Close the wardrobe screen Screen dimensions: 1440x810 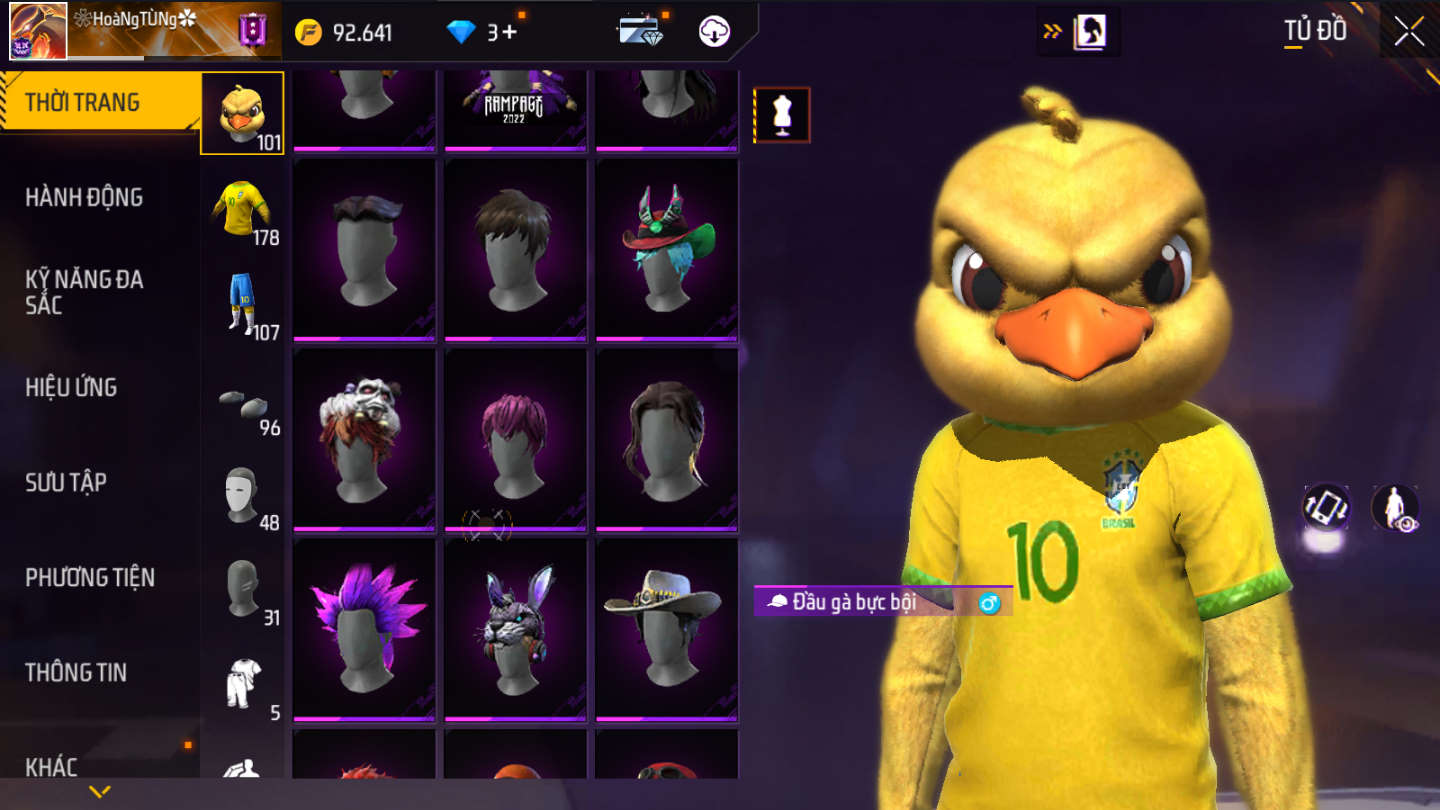(1409, 32)
